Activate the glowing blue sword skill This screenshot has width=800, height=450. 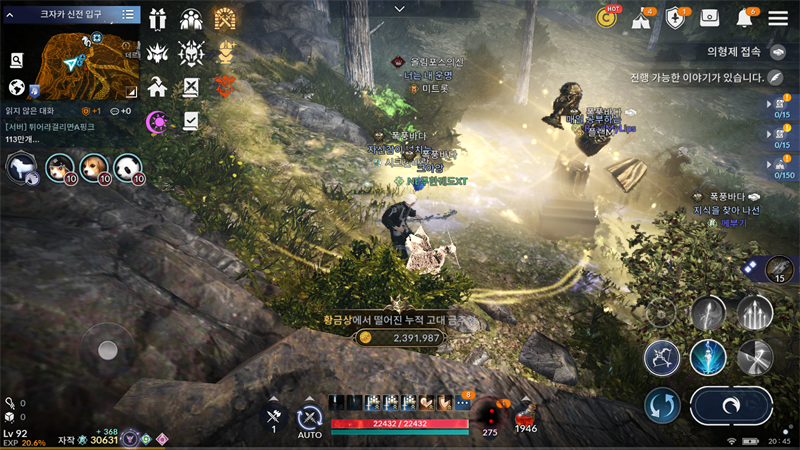[708, 356]
